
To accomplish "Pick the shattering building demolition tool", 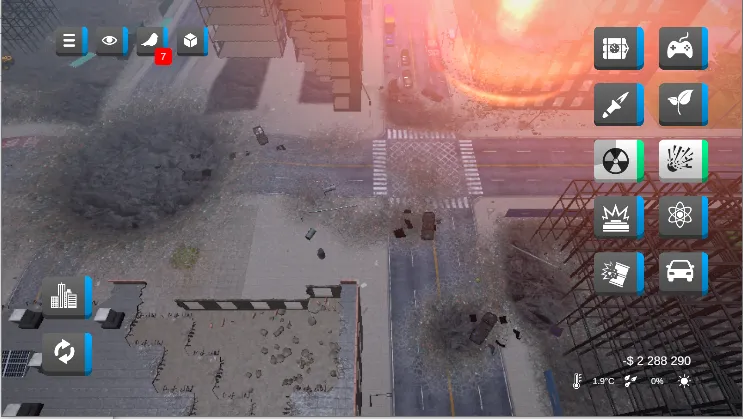I will point(616,272).
